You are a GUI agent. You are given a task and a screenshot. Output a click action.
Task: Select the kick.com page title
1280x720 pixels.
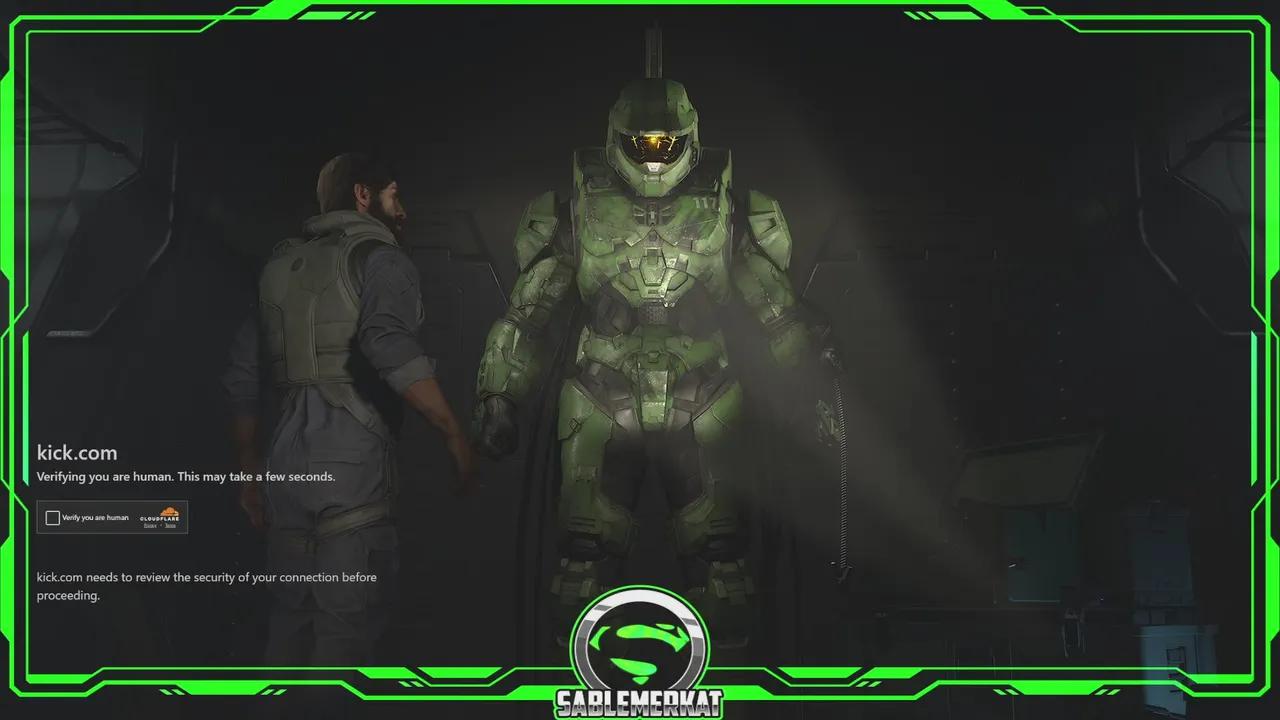pos(77,452)
